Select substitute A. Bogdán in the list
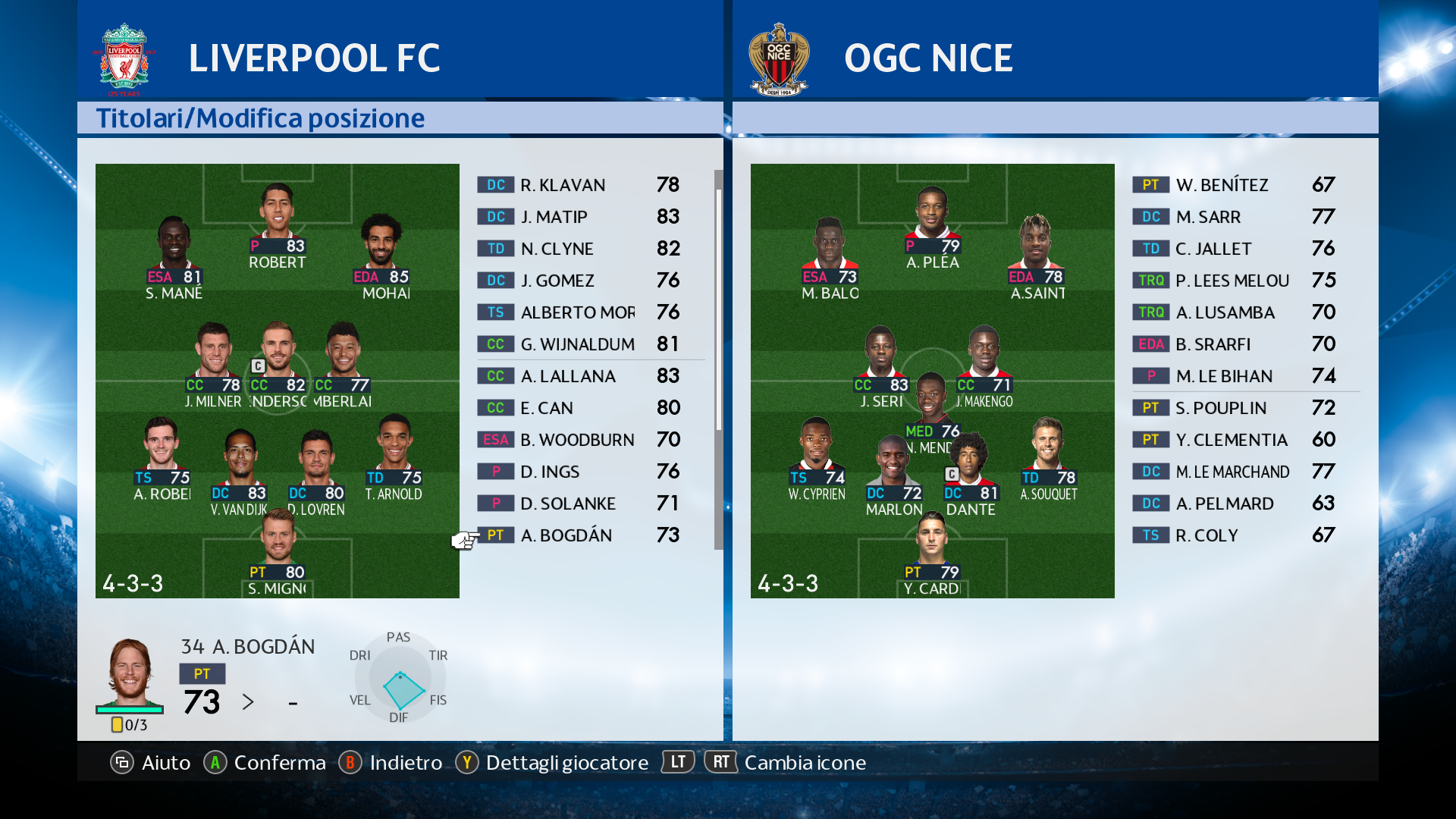 click(580, 535)
